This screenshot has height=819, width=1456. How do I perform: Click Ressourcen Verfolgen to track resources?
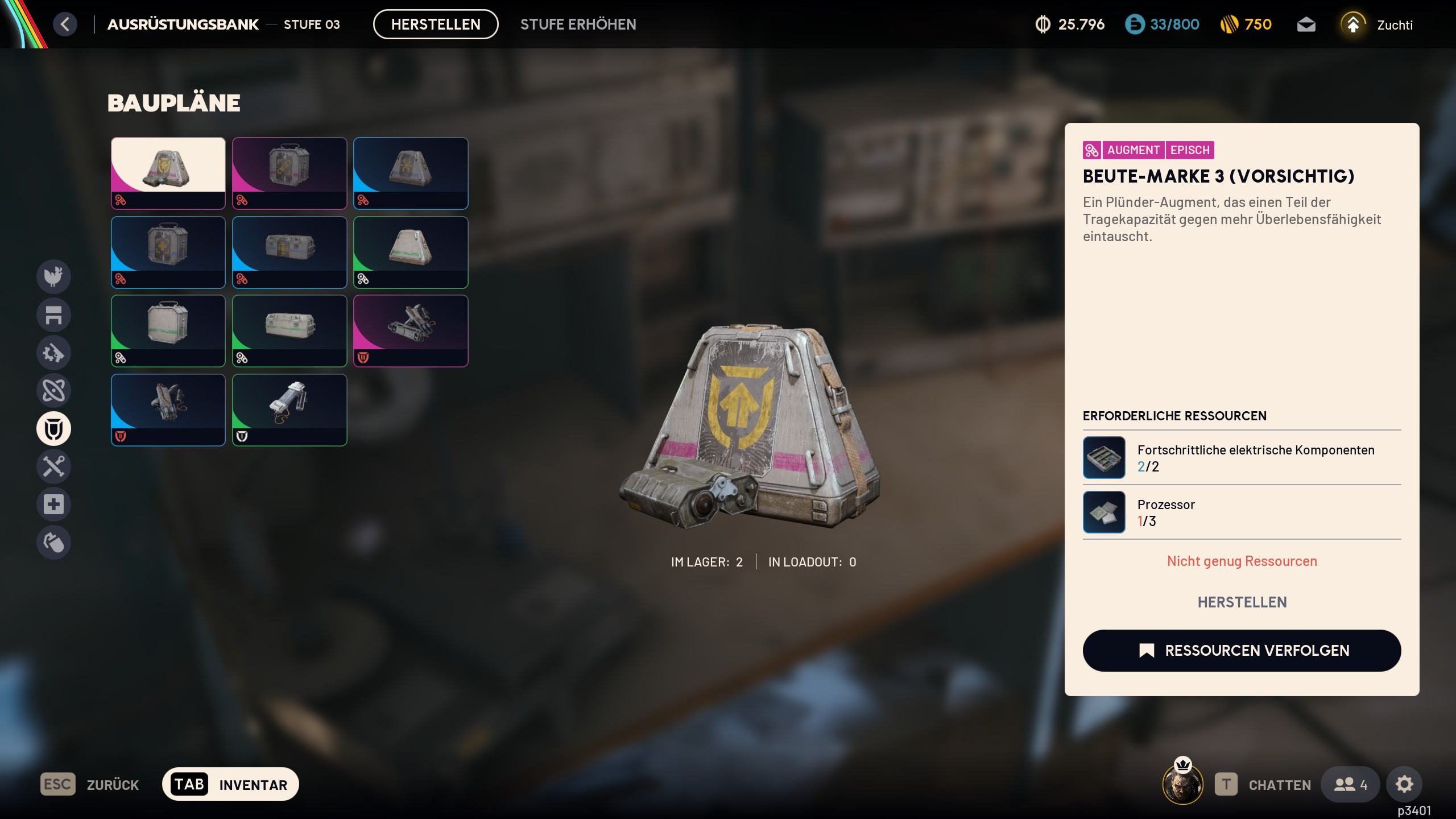[1242, 651]
